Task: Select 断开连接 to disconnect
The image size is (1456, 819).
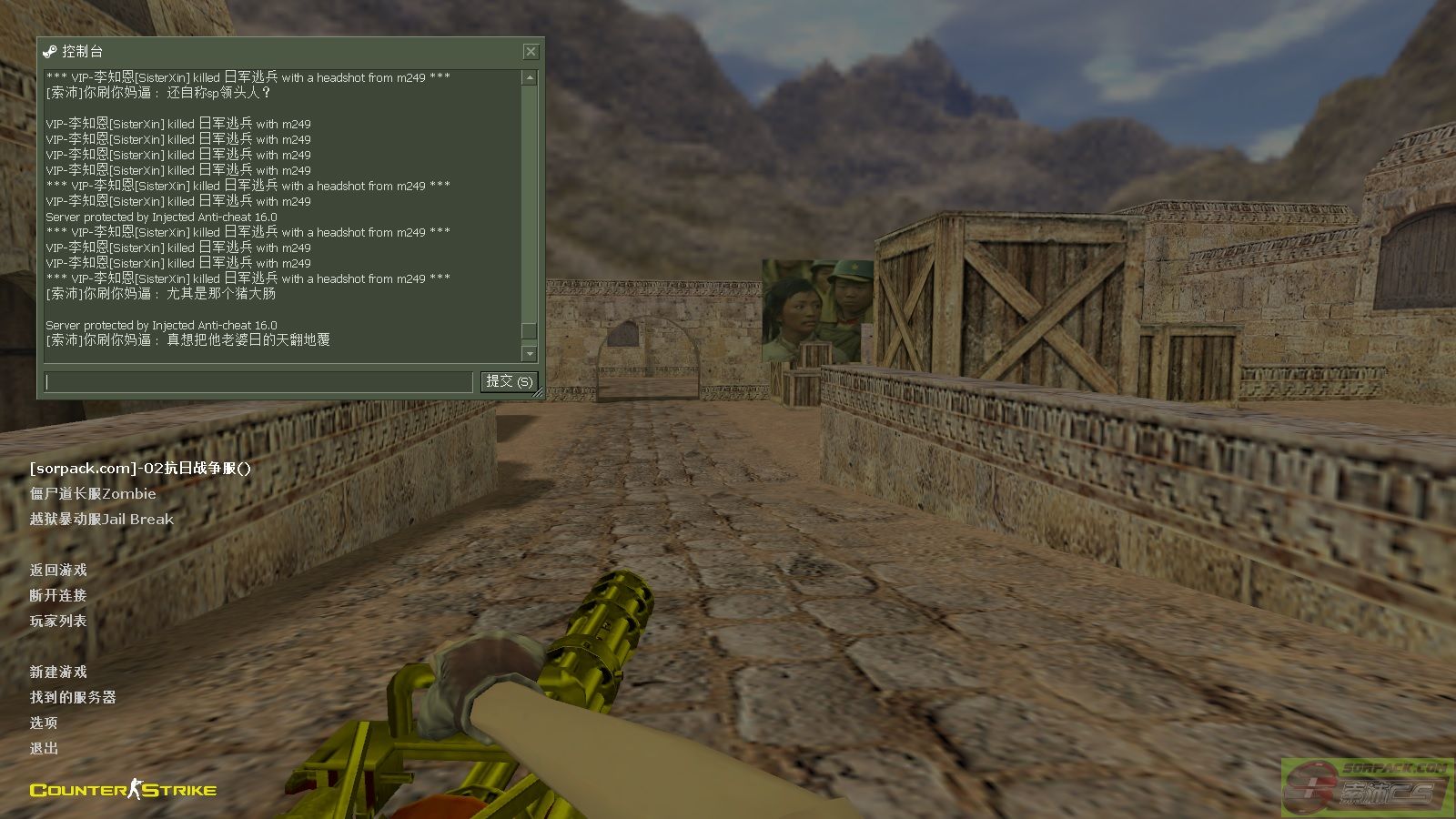Action: click(58, 596)
